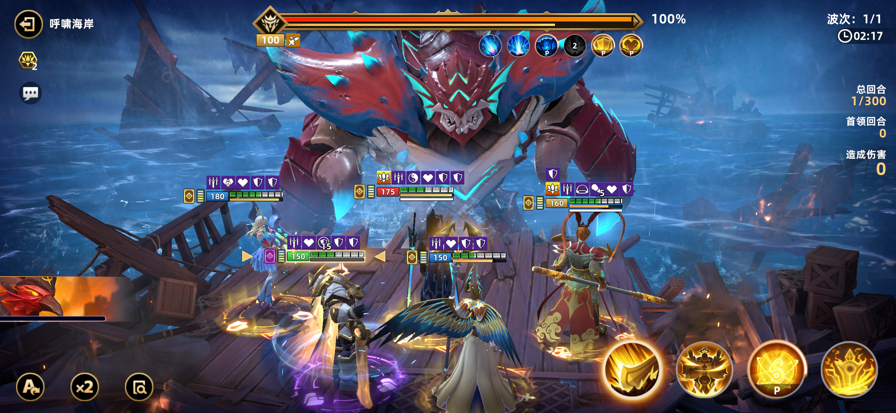Open the magnifier inspect button
This screenshot has width=896, height=413.
pos(139,386)
